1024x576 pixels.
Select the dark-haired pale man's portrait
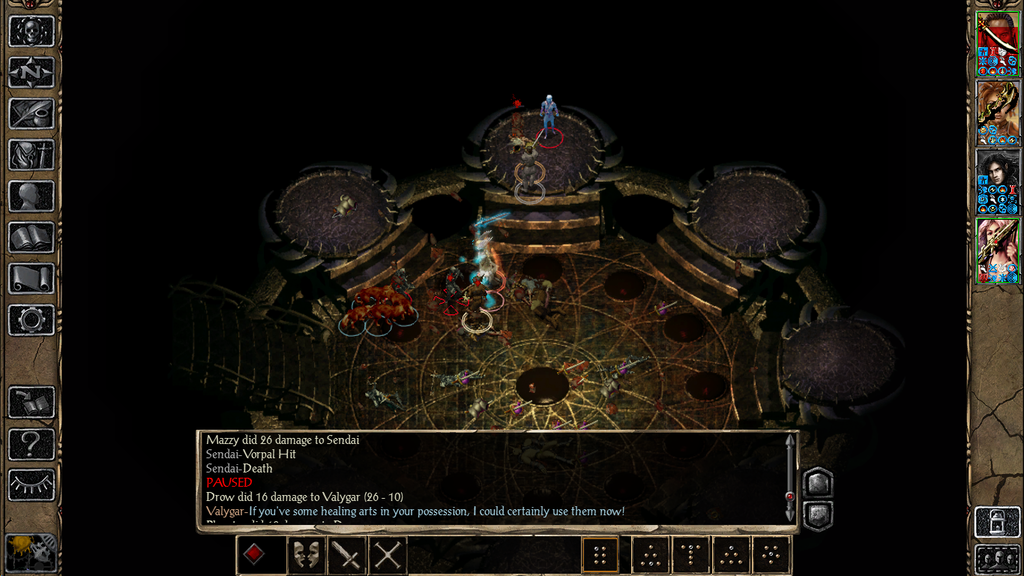pyautogui.click(x=997, y=181)
